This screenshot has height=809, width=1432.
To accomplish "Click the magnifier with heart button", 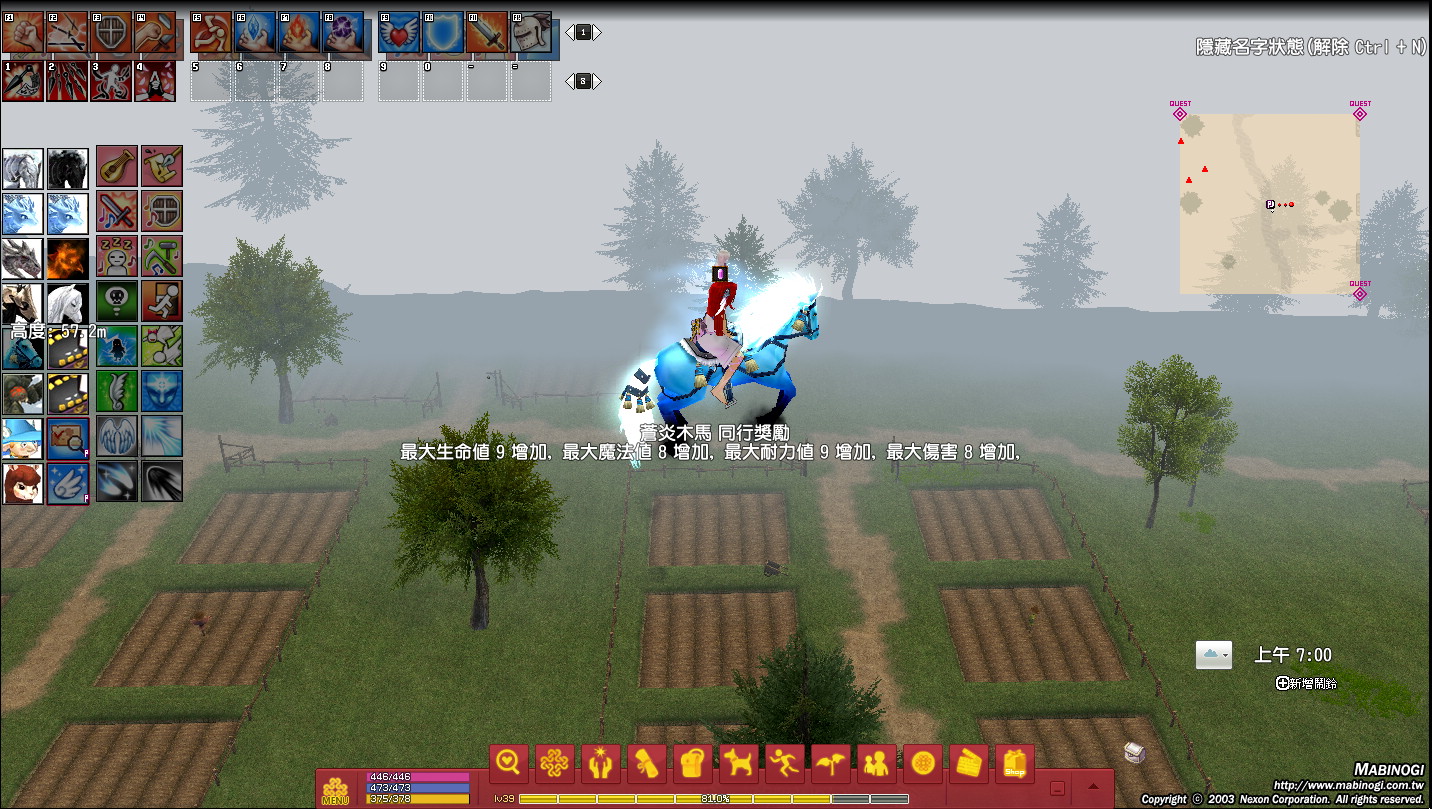I will [x=509, y=765].
